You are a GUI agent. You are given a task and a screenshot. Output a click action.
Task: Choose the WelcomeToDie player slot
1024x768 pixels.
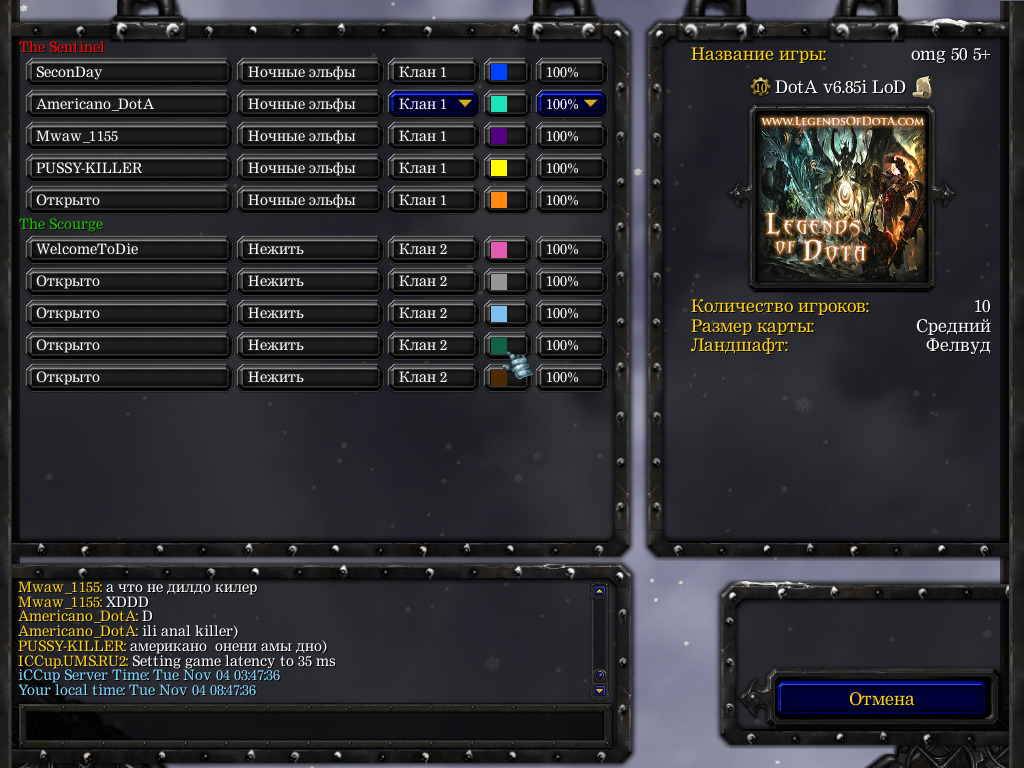[x=128, y=249]
